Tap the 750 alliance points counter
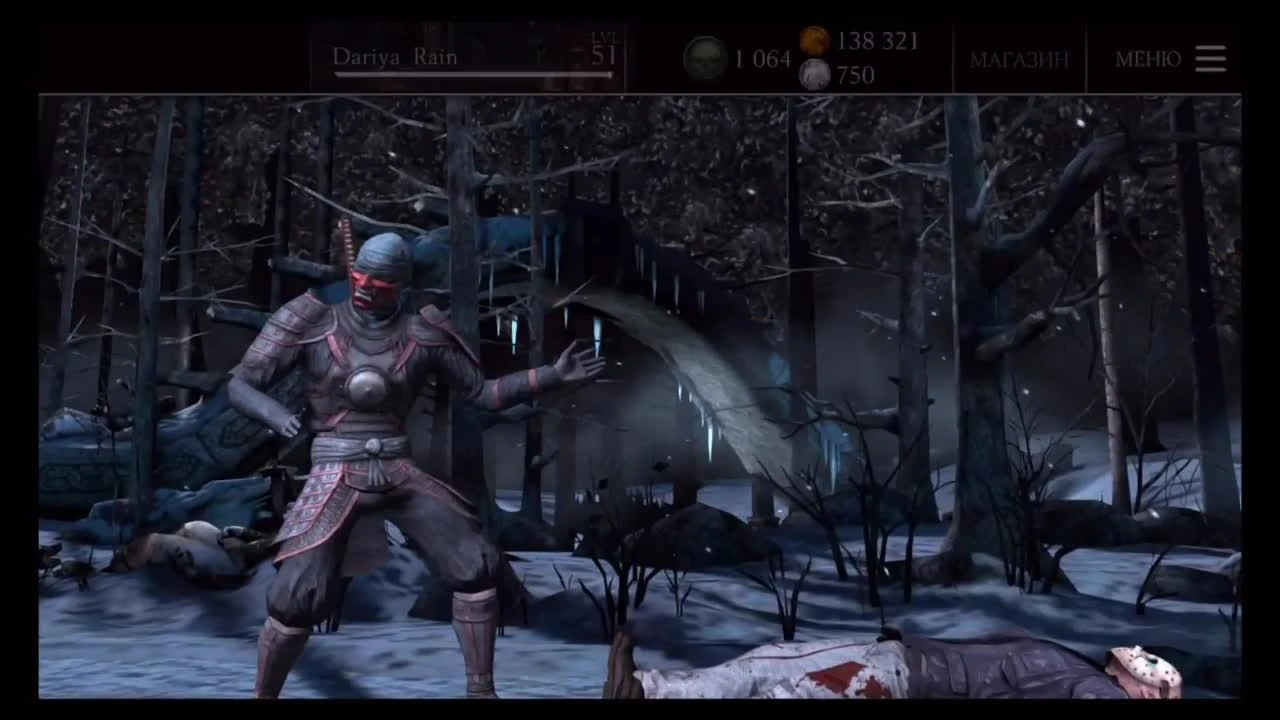The height and width of the screenshot is (720, 1280). point(858,74)
